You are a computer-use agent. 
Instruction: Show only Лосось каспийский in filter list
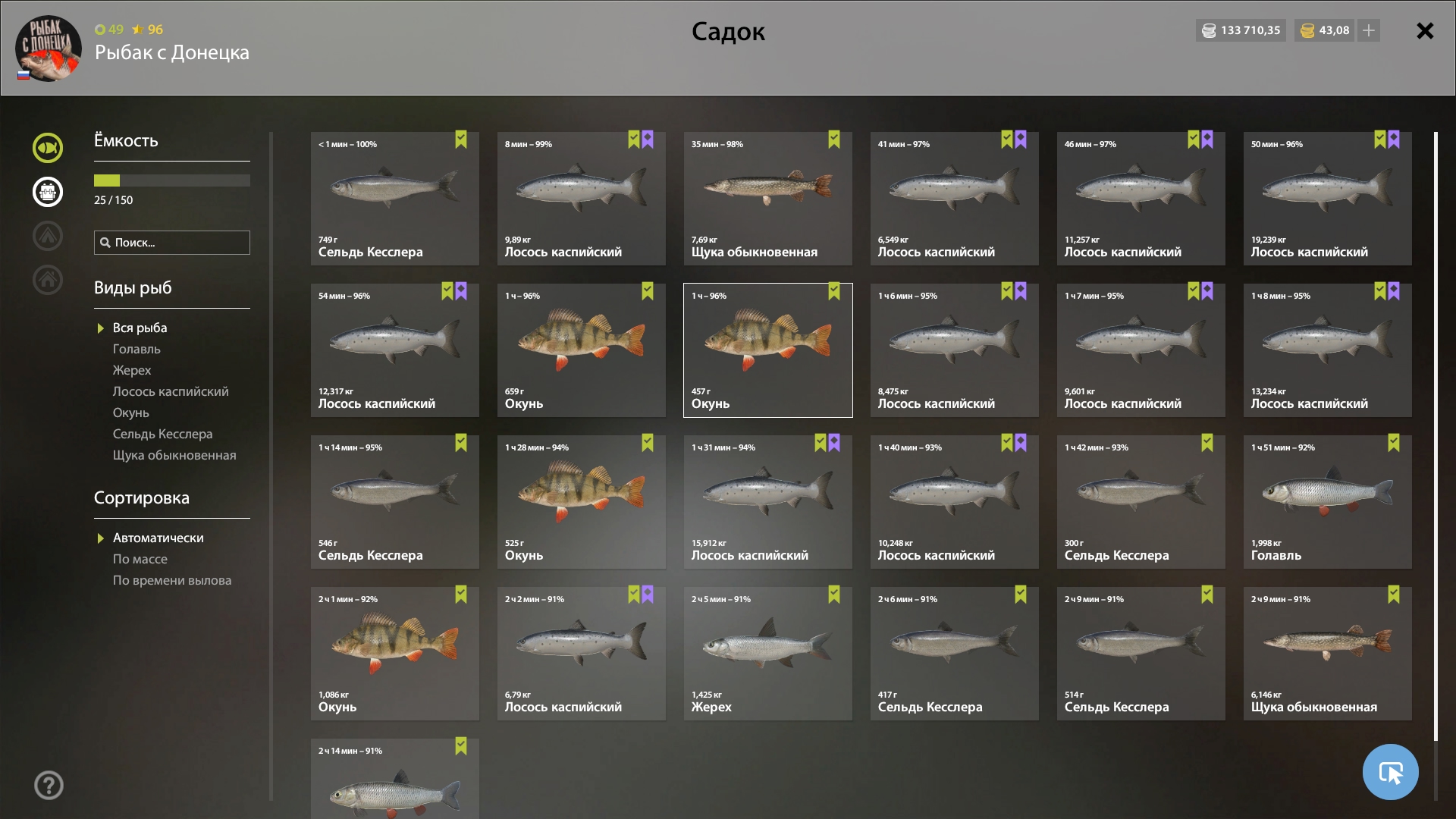click(x=171, y=391)
